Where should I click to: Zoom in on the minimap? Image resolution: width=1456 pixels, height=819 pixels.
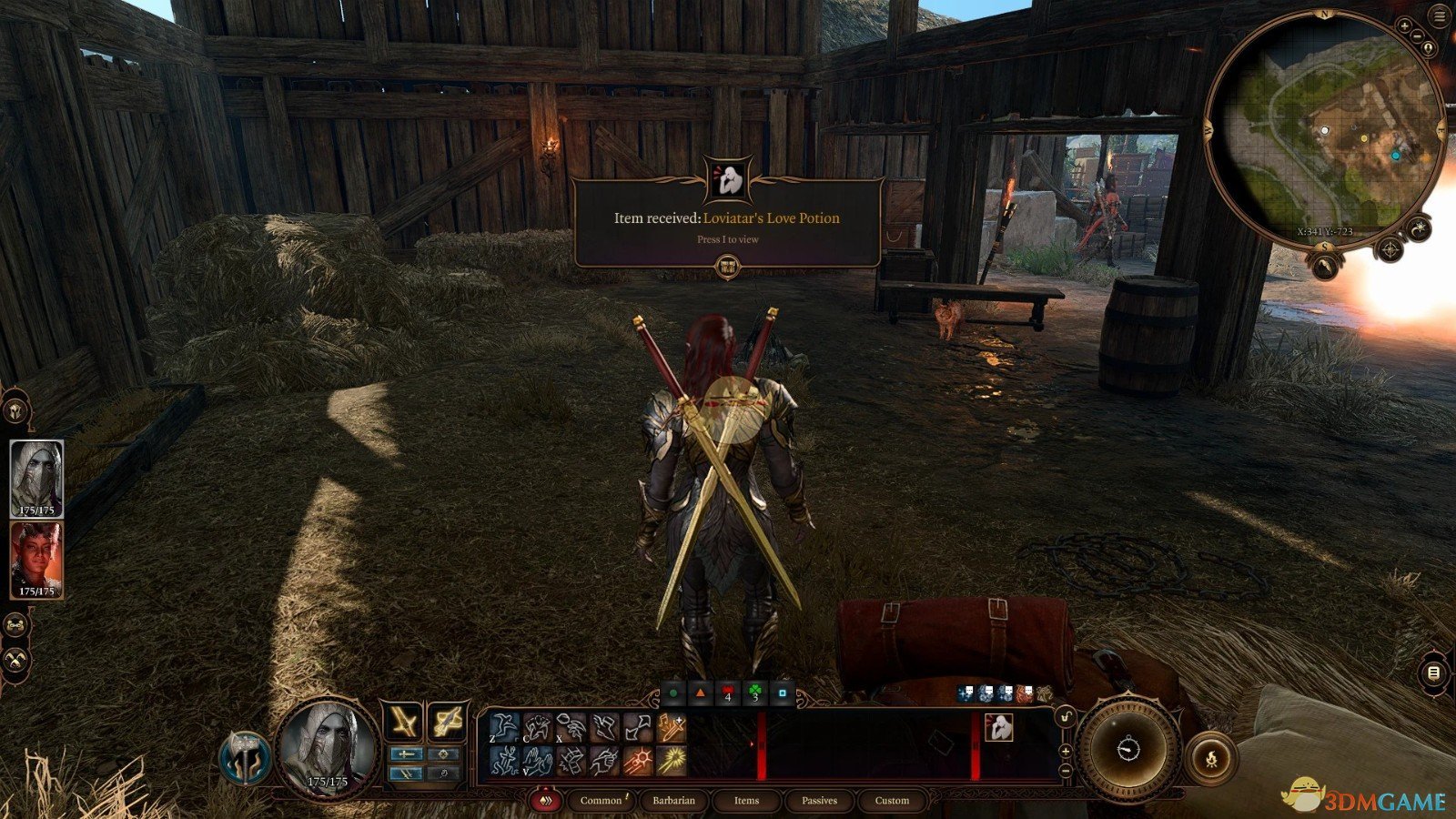pyautogui.click(x=1405, y=27)
